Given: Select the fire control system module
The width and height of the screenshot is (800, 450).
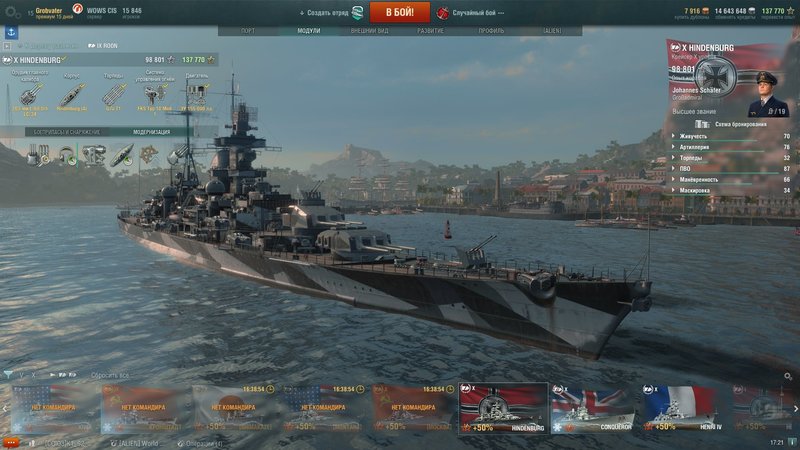Looking at the screenshot, I should 155,94.
